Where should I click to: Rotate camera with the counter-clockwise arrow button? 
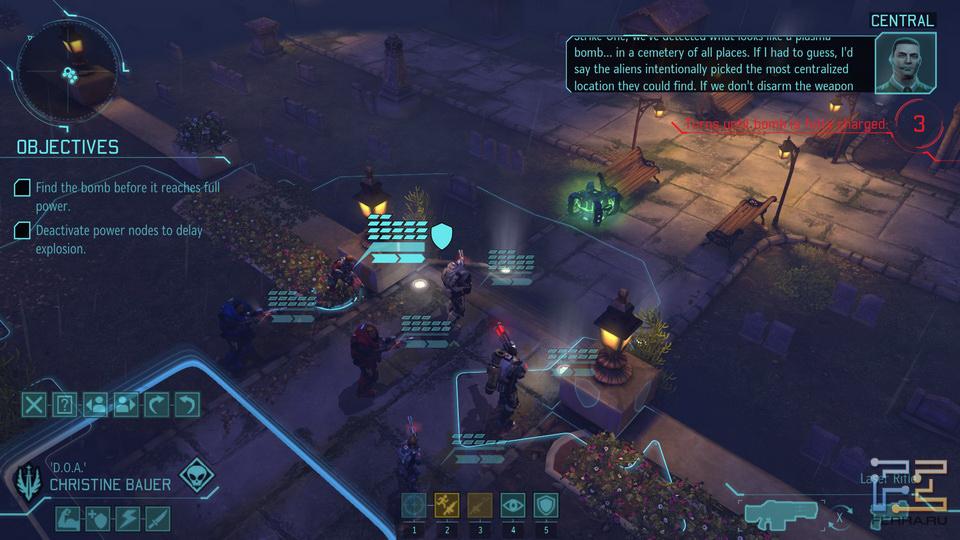coord(187,405)
